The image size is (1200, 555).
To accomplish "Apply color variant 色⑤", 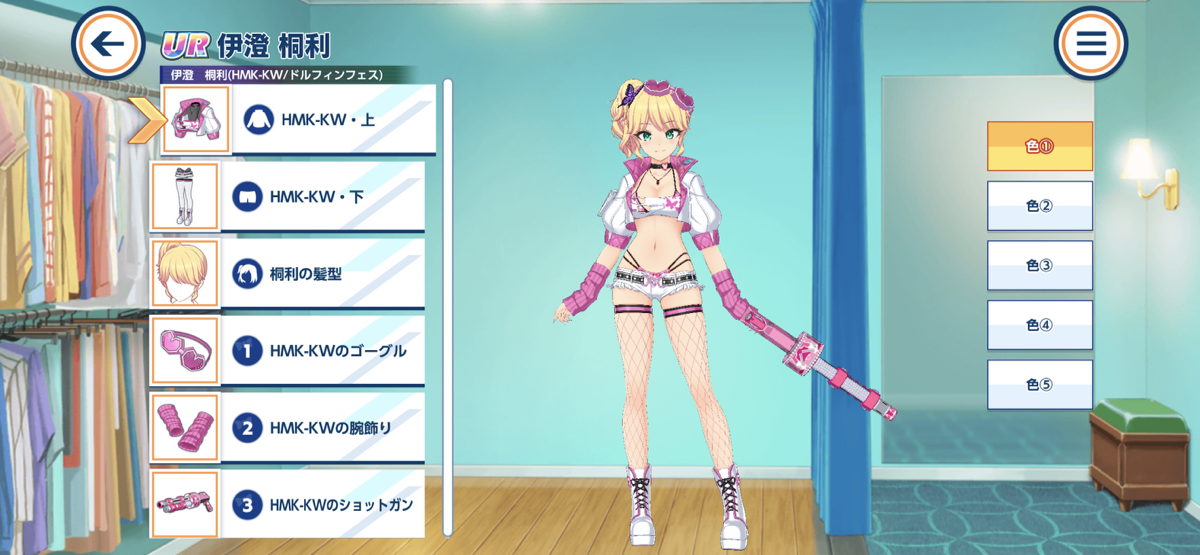I will [1039, 385].
